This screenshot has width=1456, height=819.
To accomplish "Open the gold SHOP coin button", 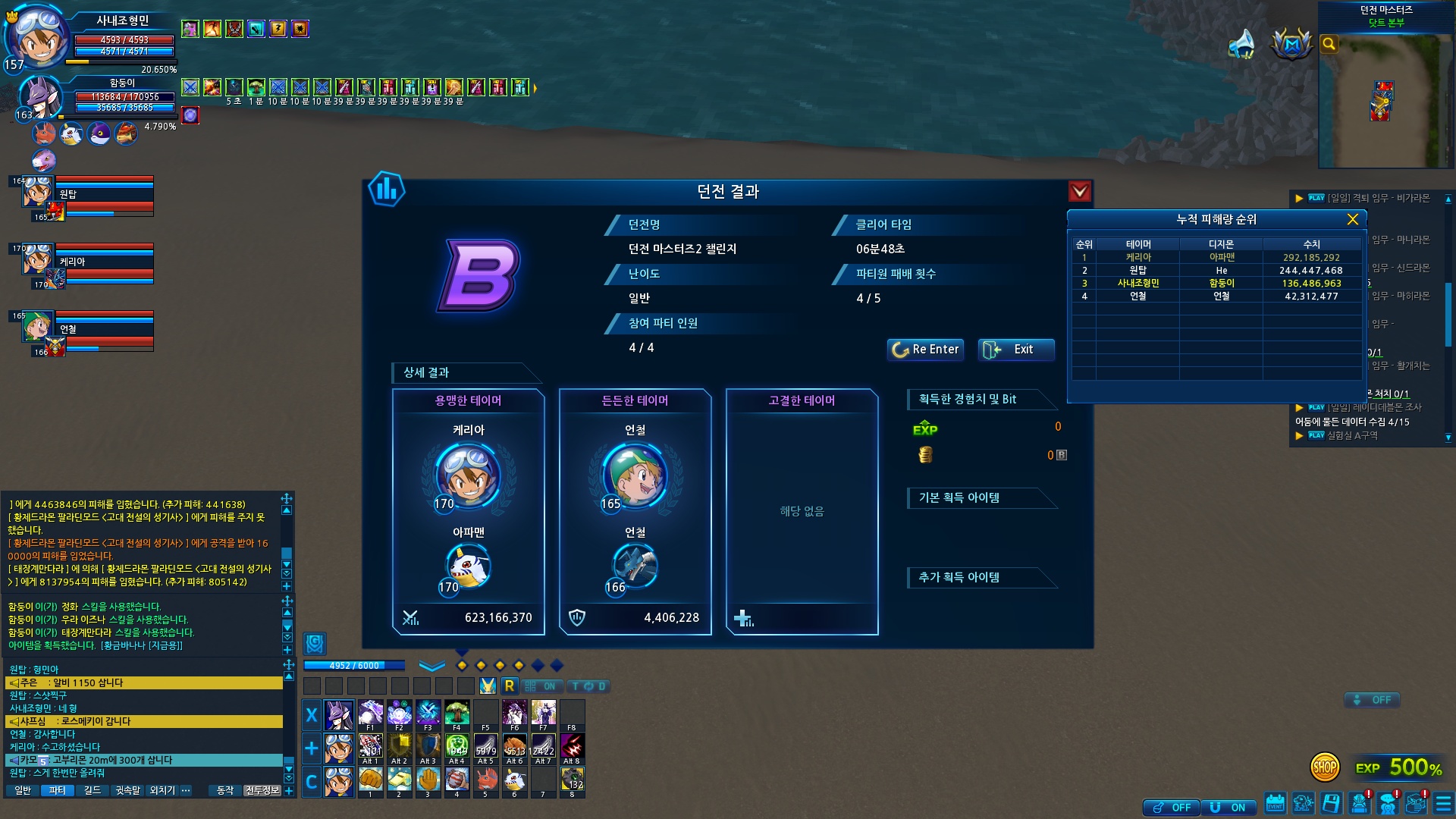I will pyautogui.click(x=1324, y=767).
